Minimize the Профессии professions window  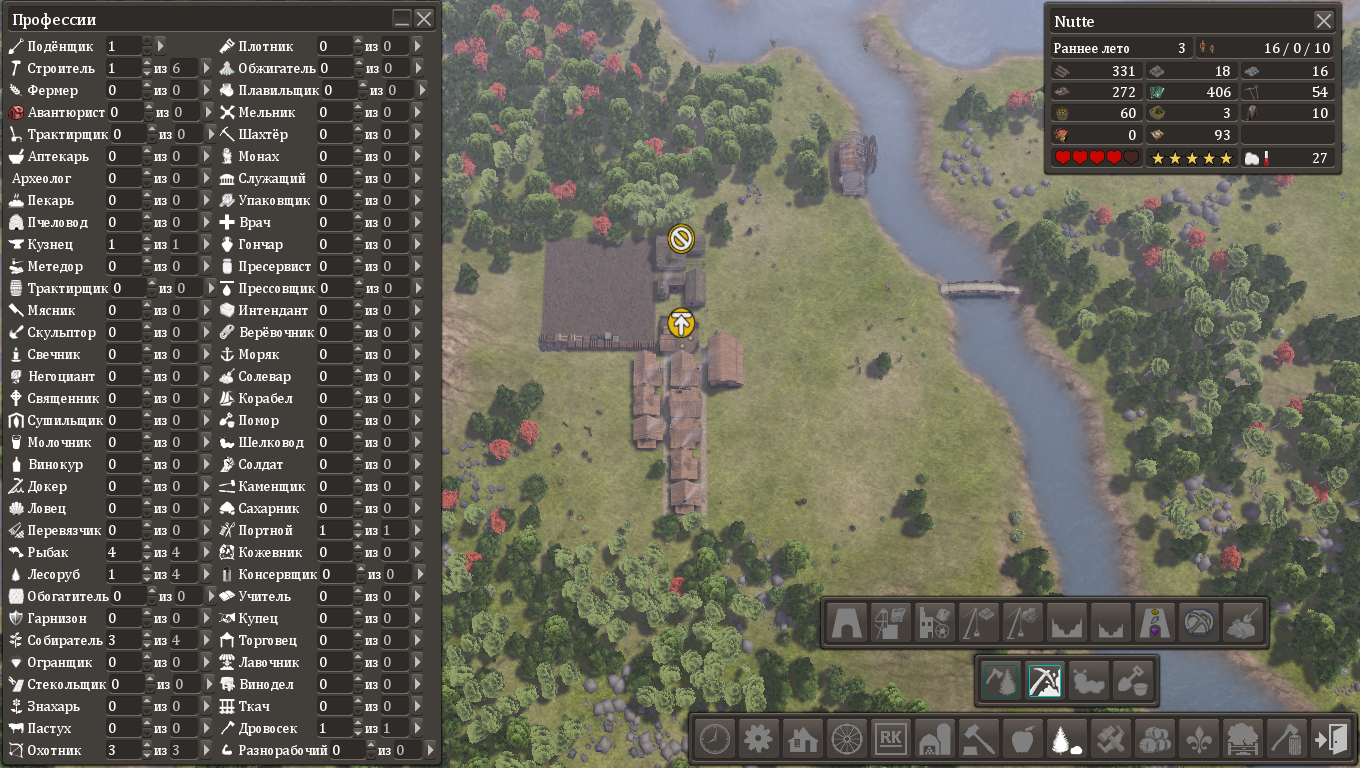(402, 19)
